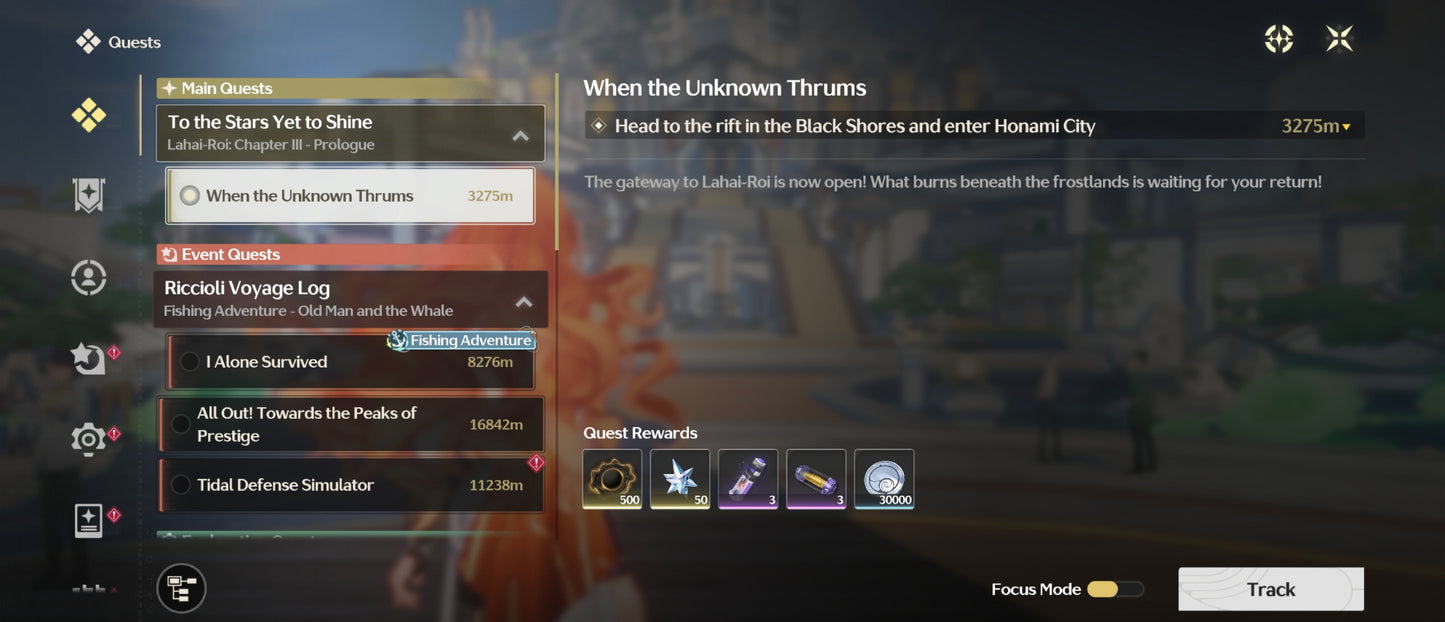Track the selected quest
The image size is (1445, 622).
[x=1270, y=589]
